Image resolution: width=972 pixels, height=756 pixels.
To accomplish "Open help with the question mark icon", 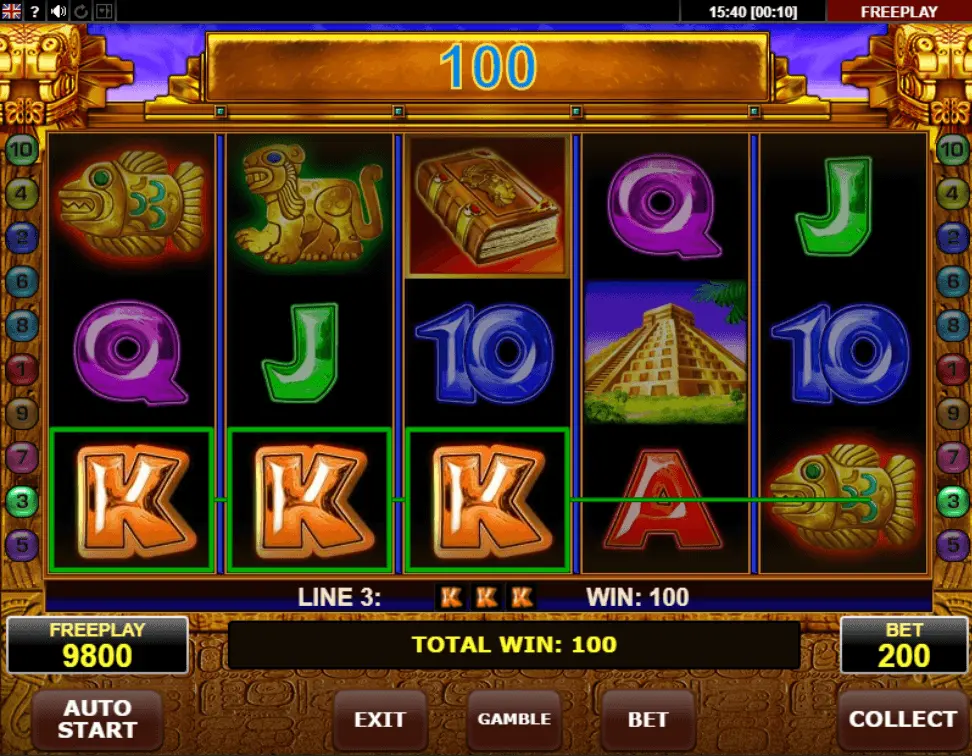I will [35, 11].
